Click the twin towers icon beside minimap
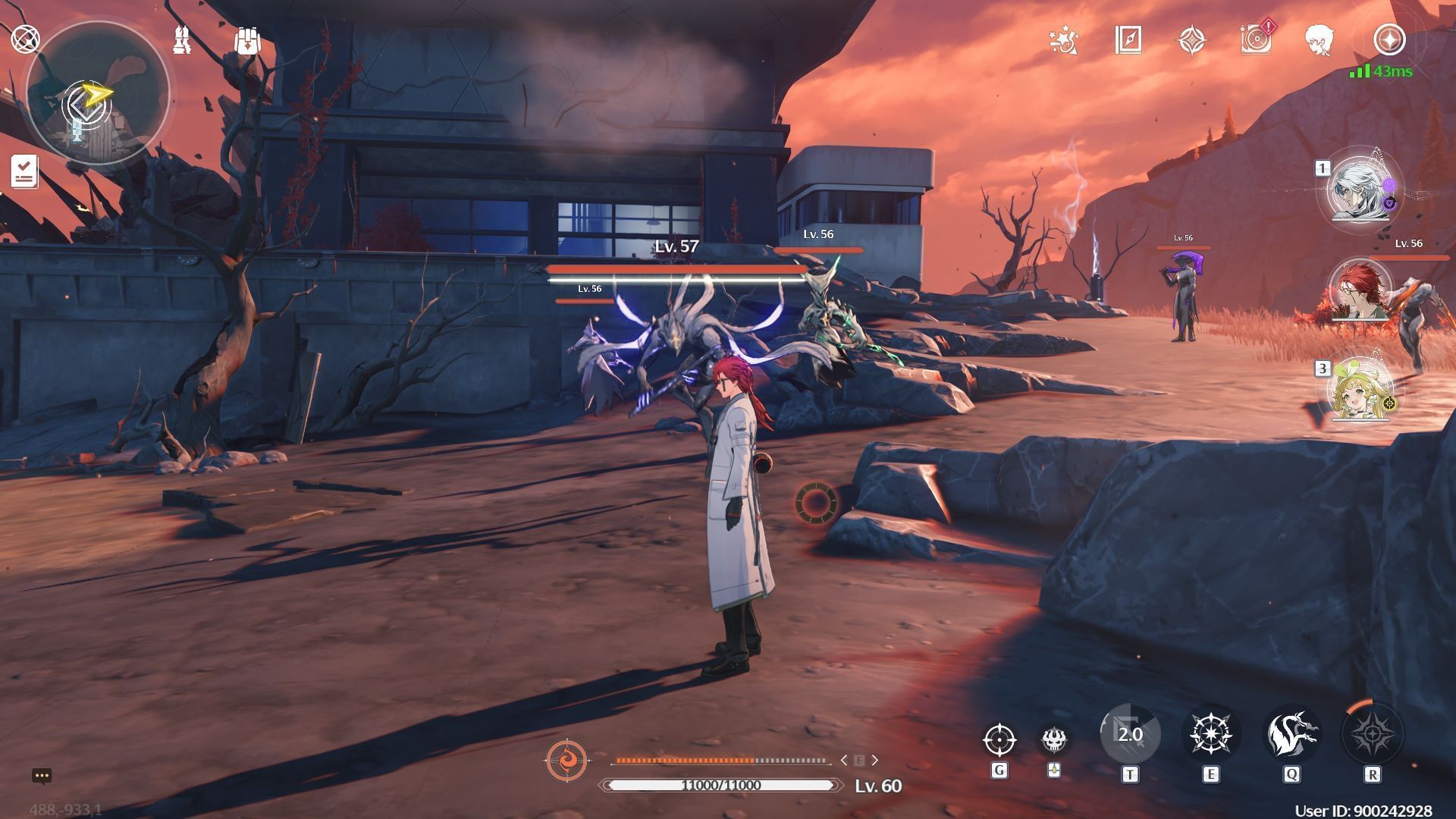 [x=182, y=39]
